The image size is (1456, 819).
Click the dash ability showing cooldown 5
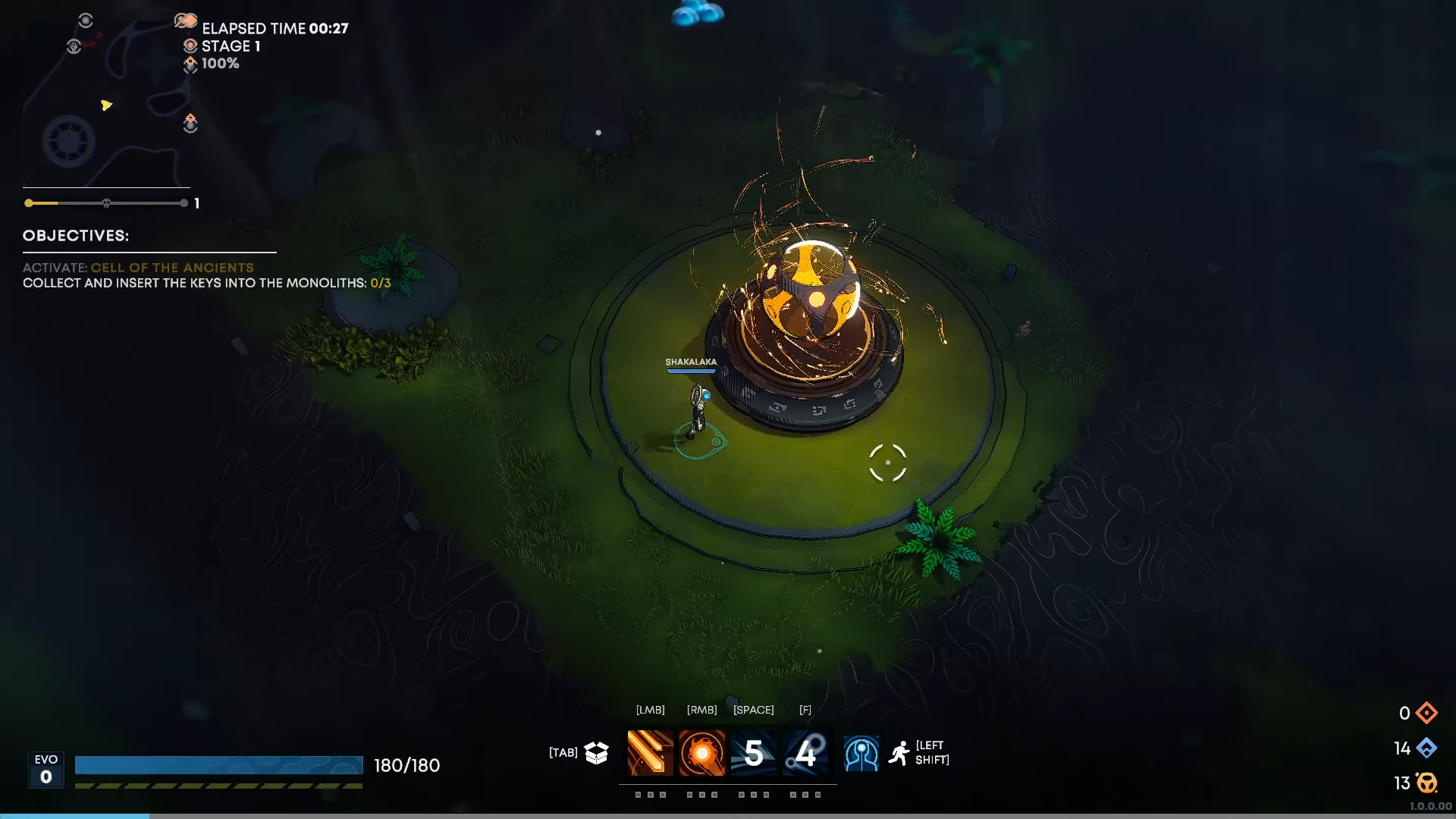click(x=753, y=753)
